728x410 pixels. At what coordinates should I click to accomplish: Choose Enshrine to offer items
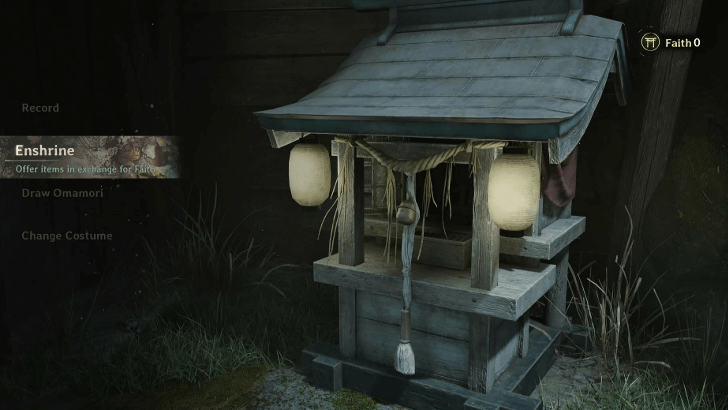[x=45, y=151]
